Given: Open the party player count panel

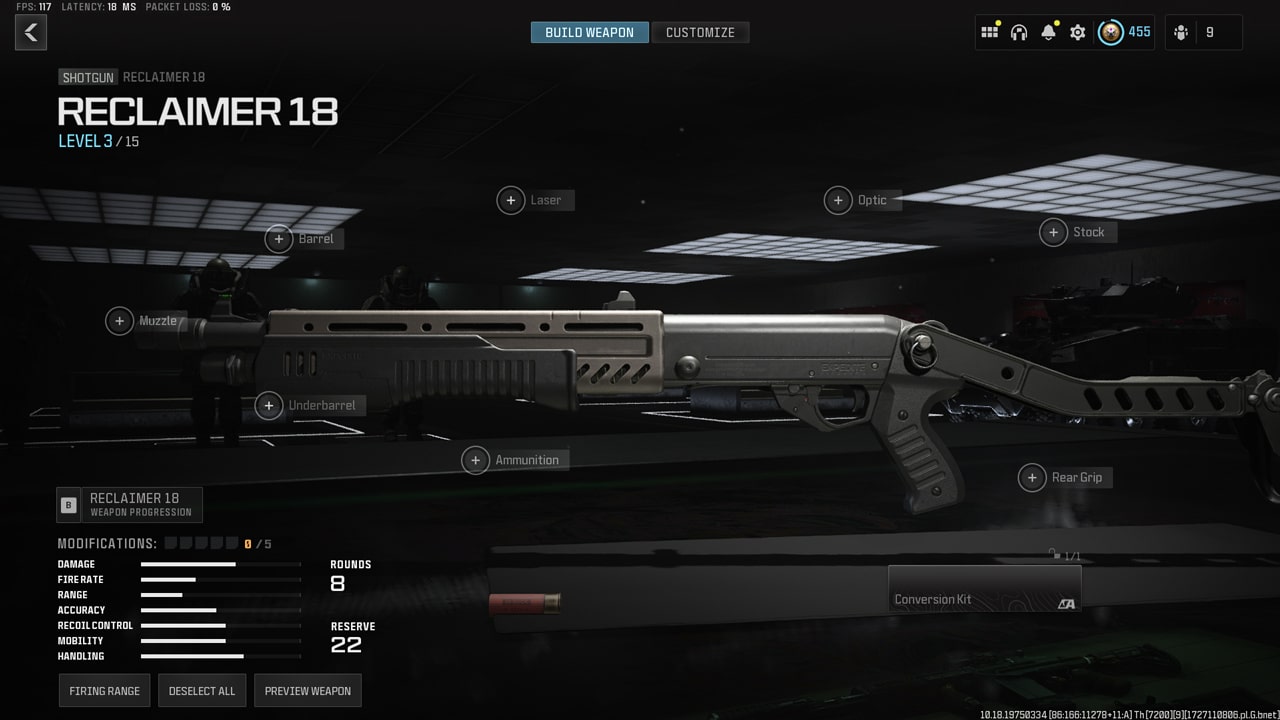Looking at the screenshot, I should pos(1203,32).
